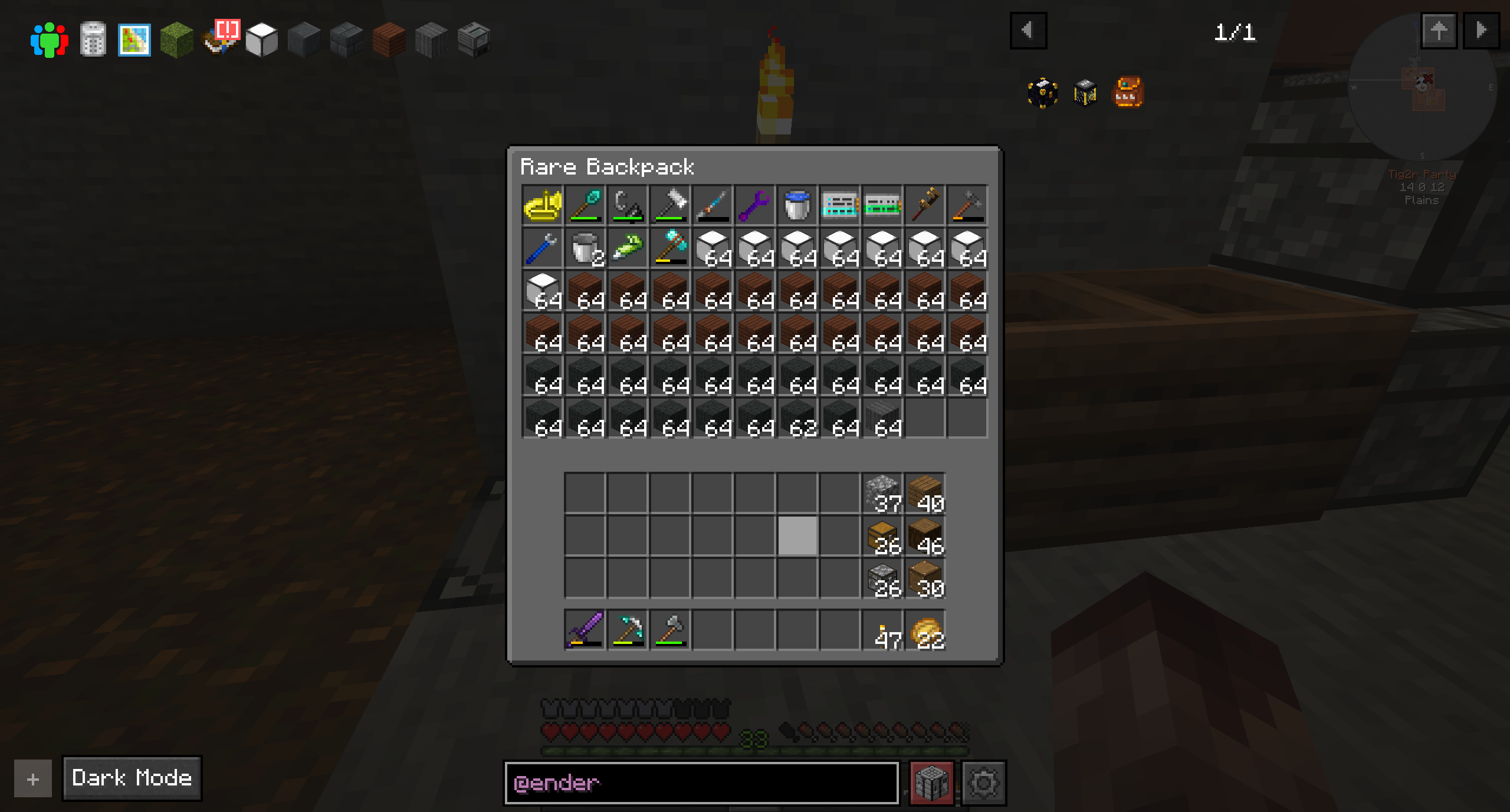Pick the empty bucket stack of 2
Image resolution: width=1510 pixels, height=812 pixels.
tap(585, 248)
